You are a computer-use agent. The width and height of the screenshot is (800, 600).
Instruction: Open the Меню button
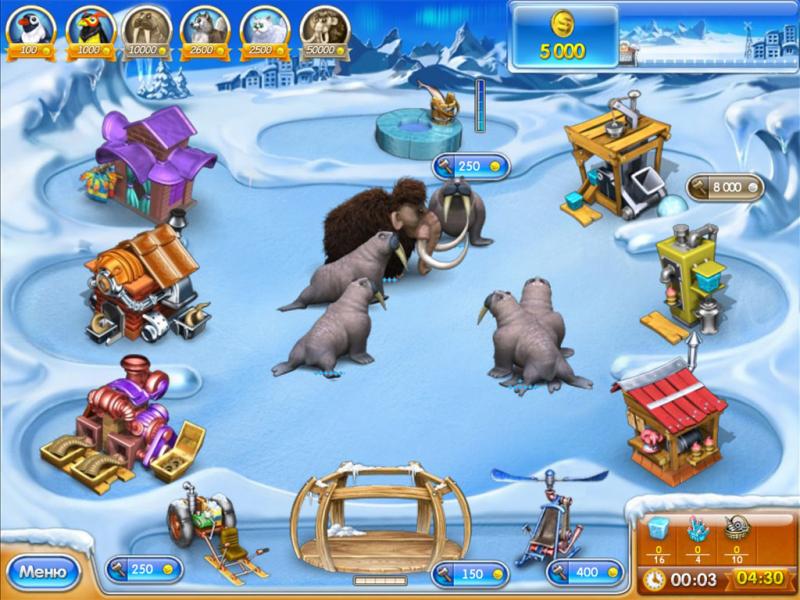tap(43, 572)
